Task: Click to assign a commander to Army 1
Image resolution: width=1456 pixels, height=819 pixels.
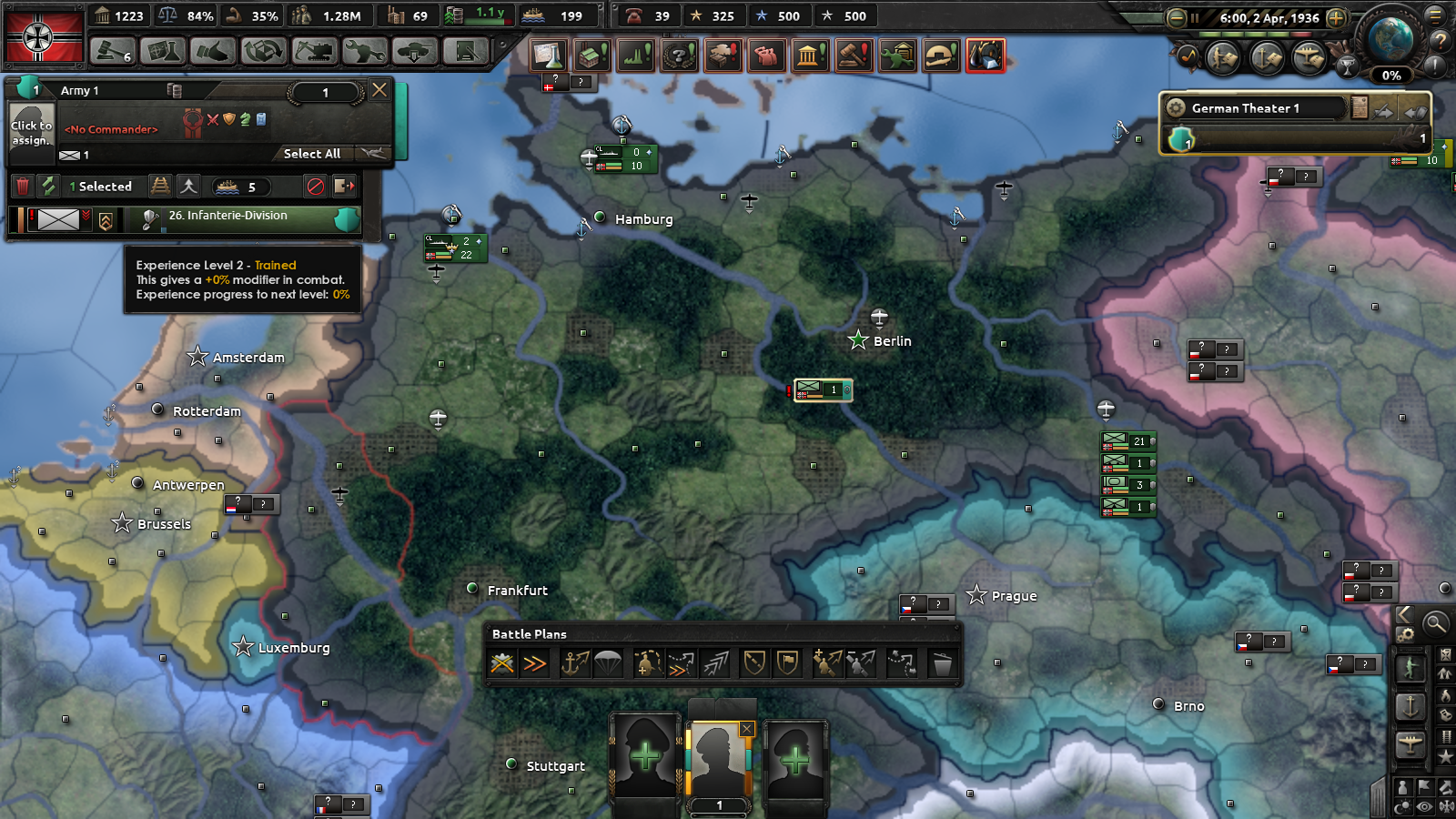Action: pyautogui.click(x=31, y=132)
